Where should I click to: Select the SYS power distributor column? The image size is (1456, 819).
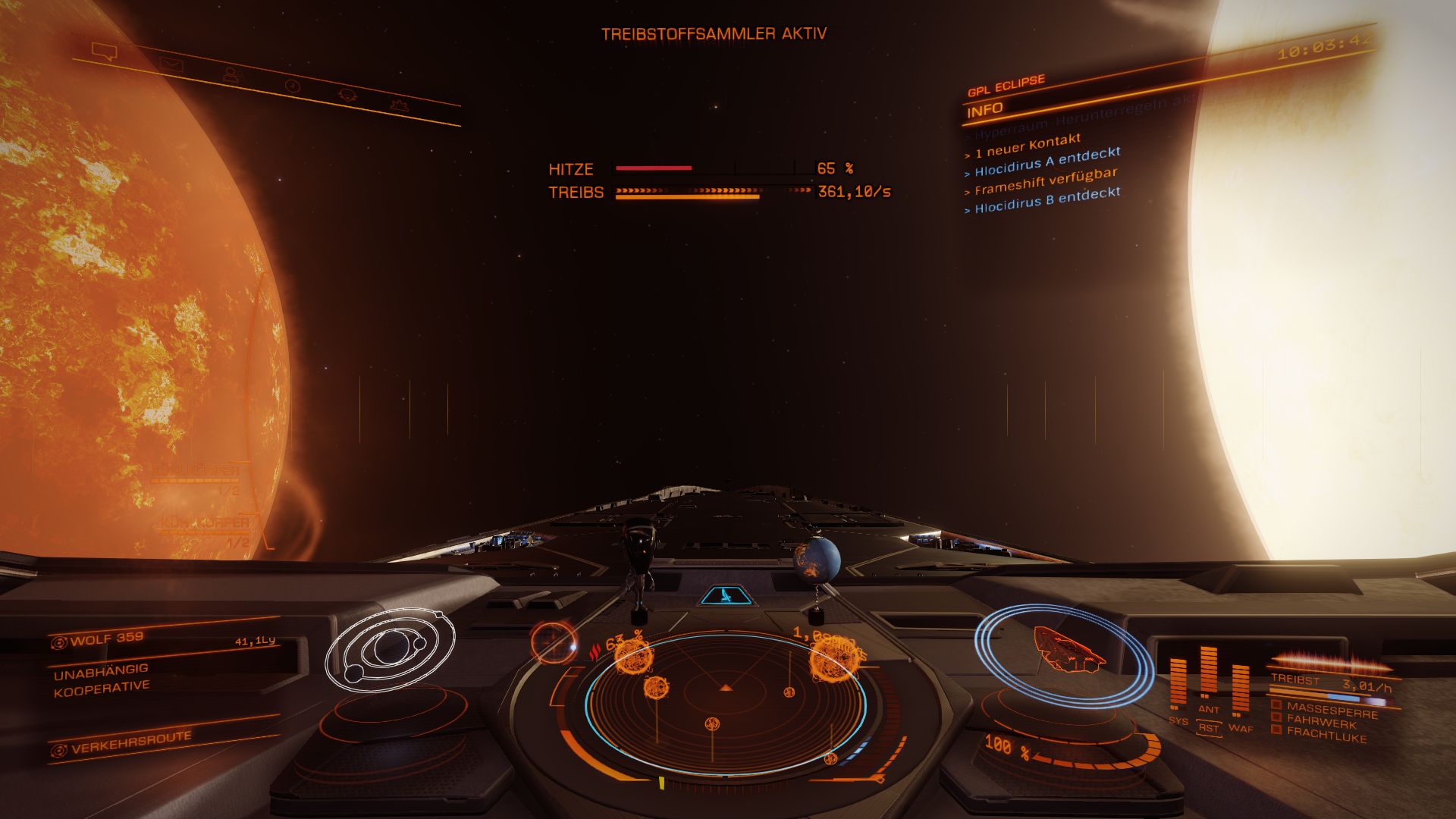point(1178,685)
